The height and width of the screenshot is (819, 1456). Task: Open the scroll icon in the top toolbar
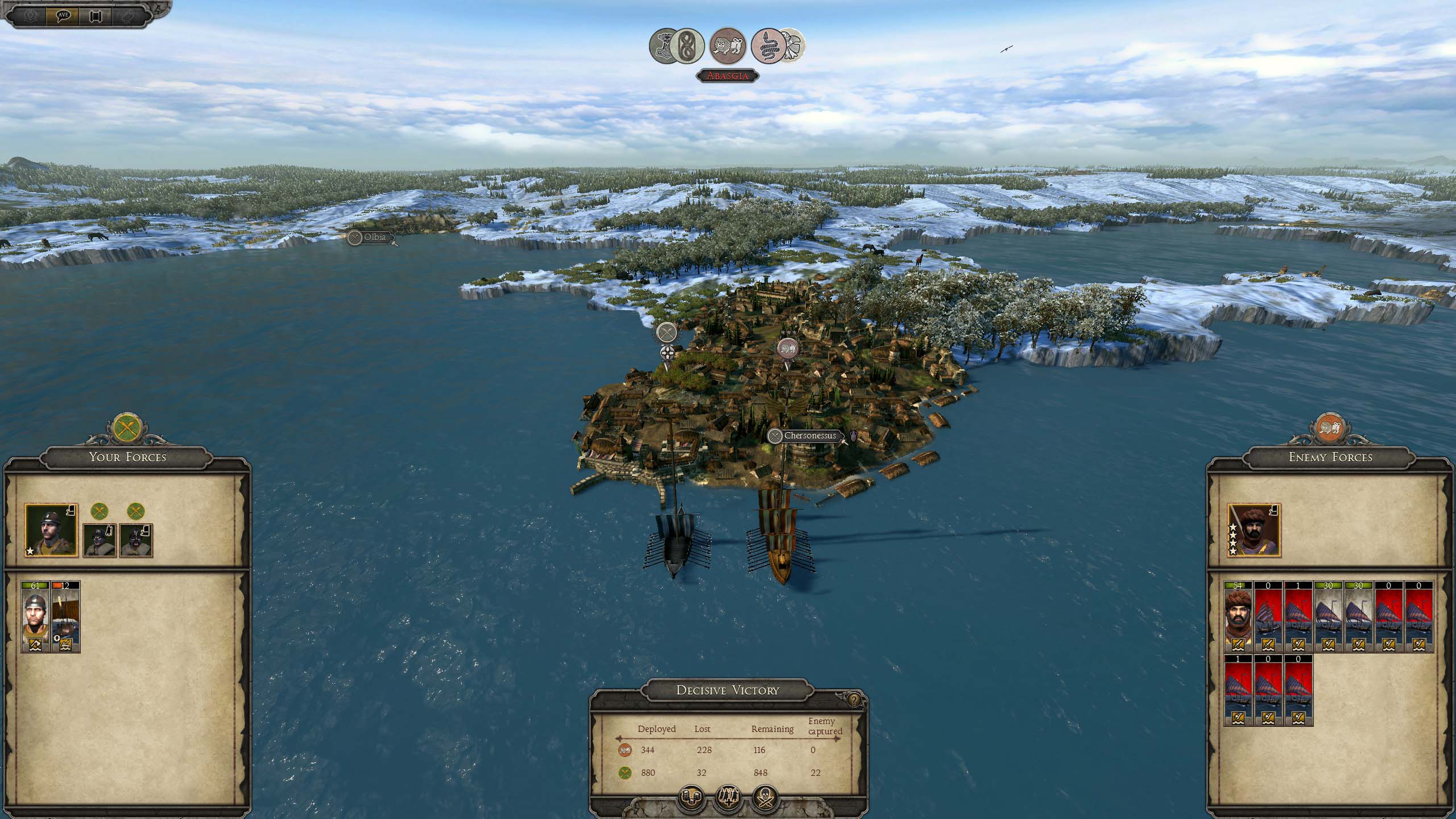point(95,16)
